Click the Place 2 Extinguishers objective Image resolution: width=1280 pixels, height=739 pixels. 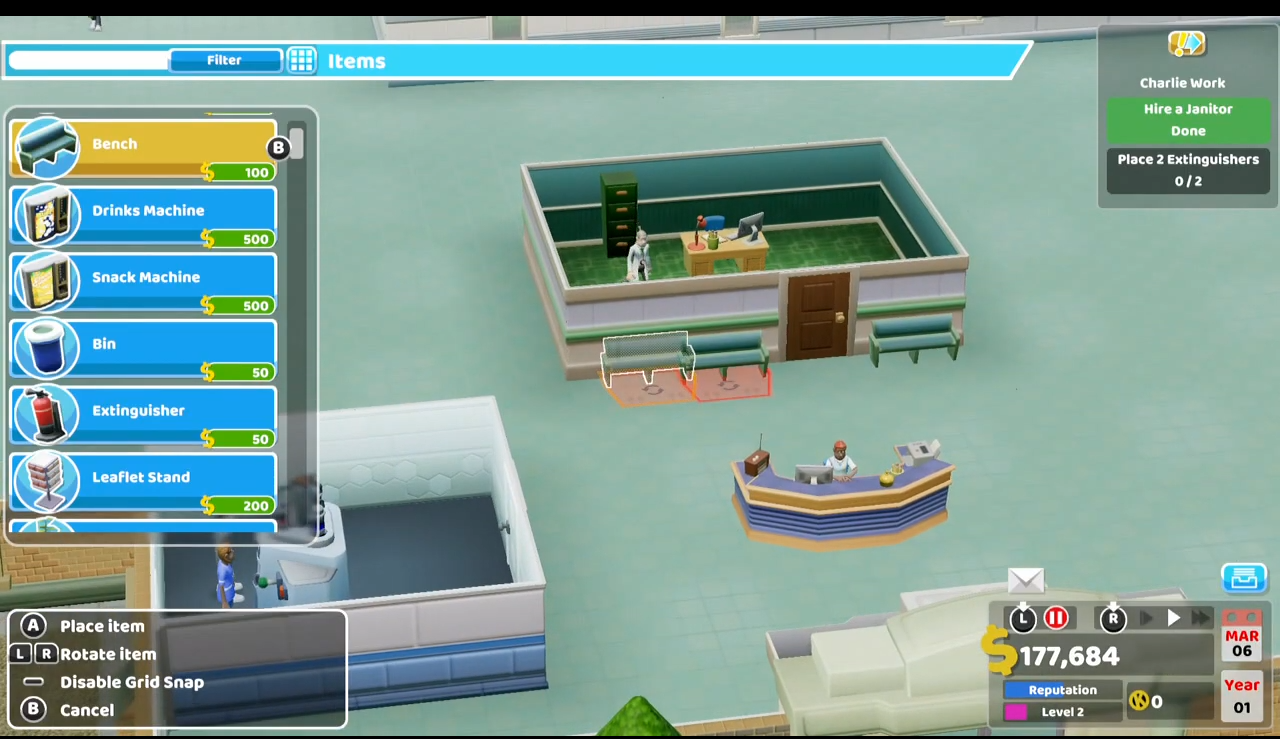click(x=1188, y=170)
